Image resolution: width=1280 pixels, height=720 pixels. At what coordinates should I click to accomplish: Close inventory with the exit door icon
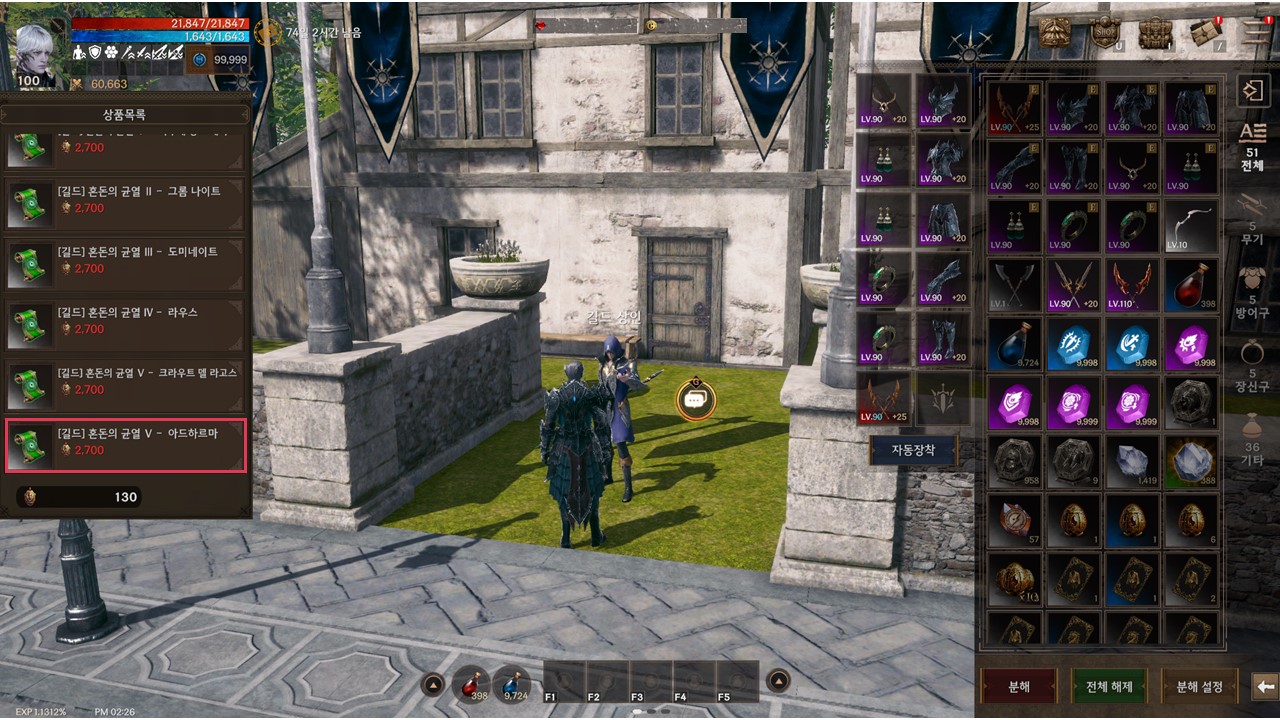1252,92
